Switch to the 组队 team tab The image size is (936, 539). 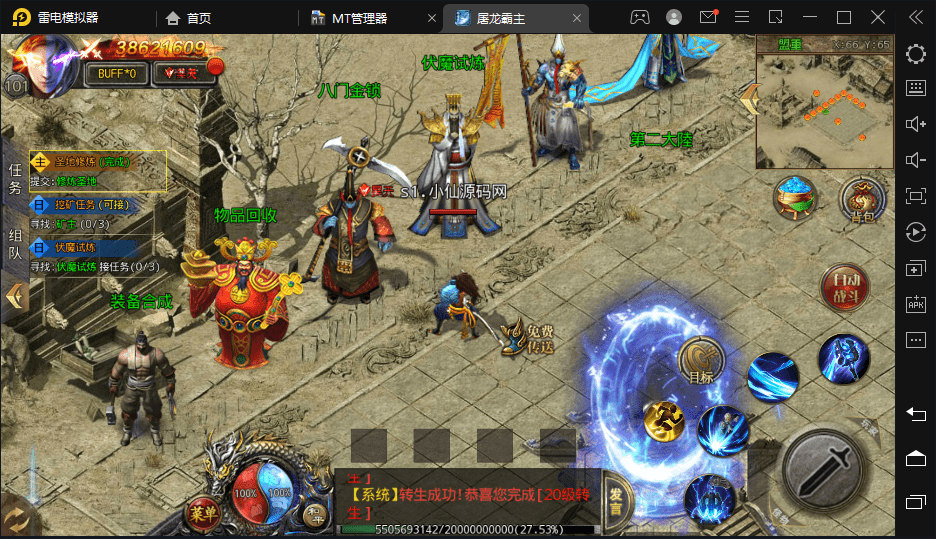coord(15,246)
